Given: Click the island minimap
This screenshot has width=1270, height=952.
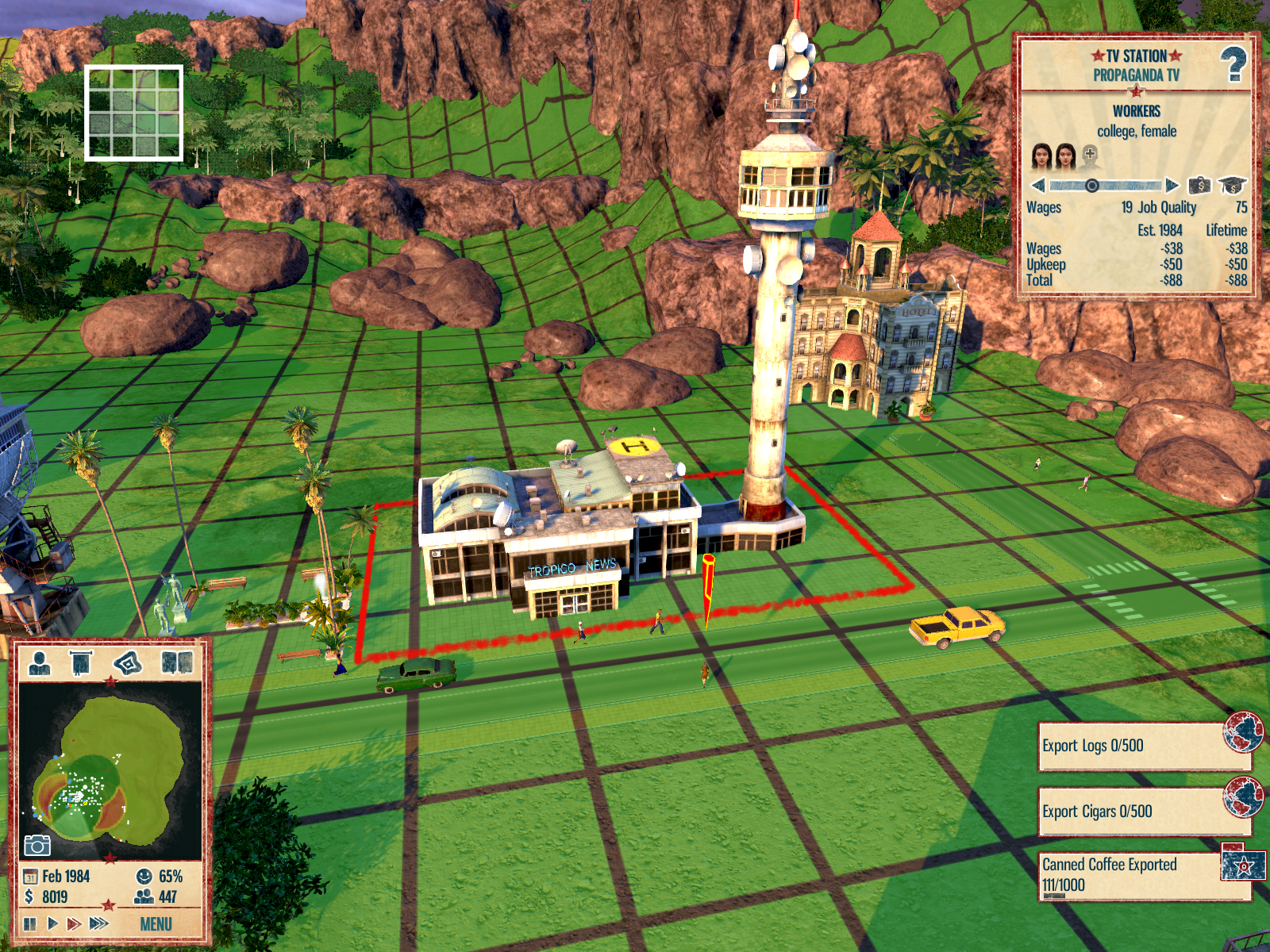Looking at the screenshot, I should [x=110, y=770].
